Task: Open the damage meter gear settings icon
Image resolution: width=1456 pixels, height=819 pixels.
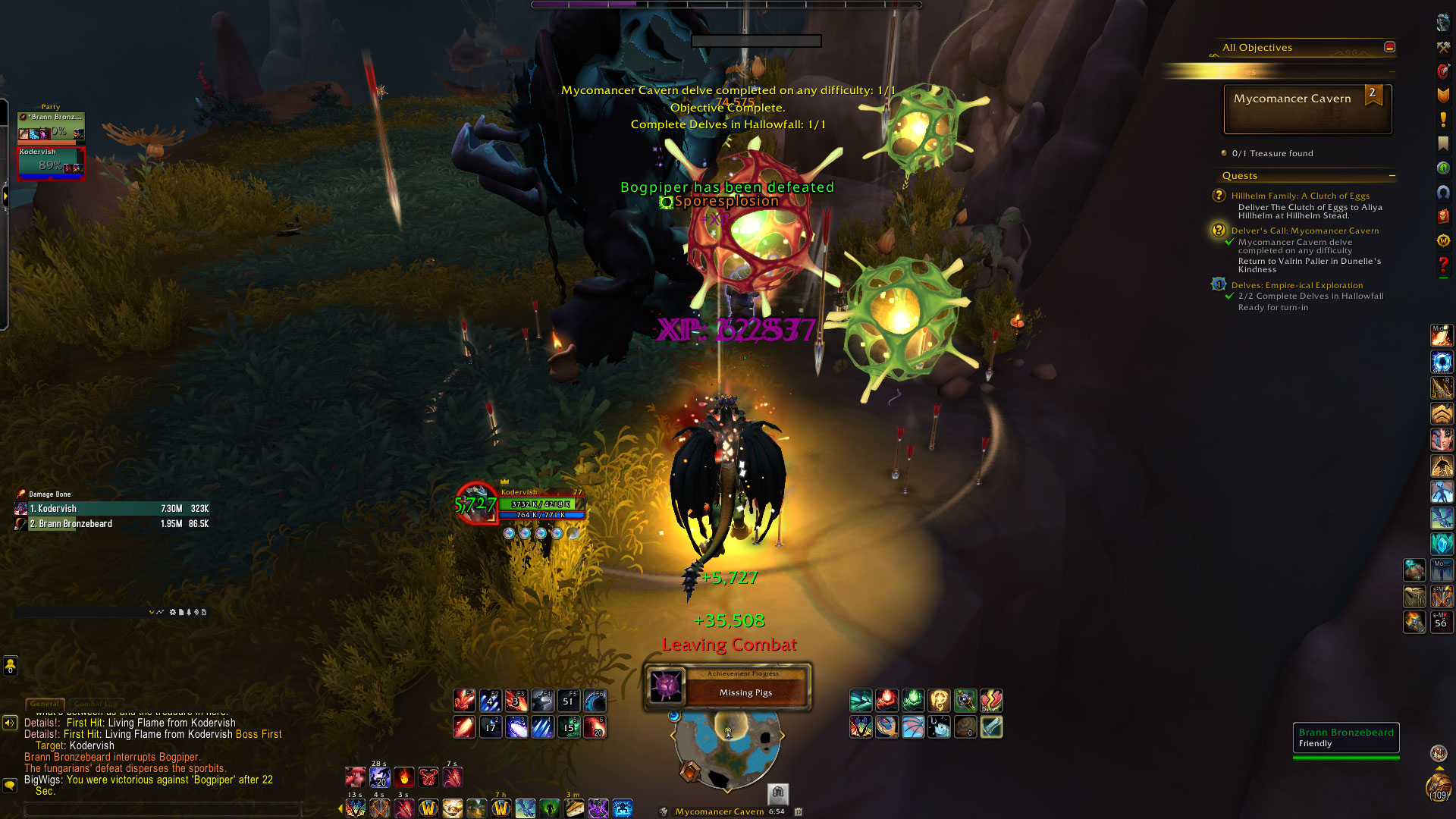Action: pyautogui.click(x=172, y=612)
